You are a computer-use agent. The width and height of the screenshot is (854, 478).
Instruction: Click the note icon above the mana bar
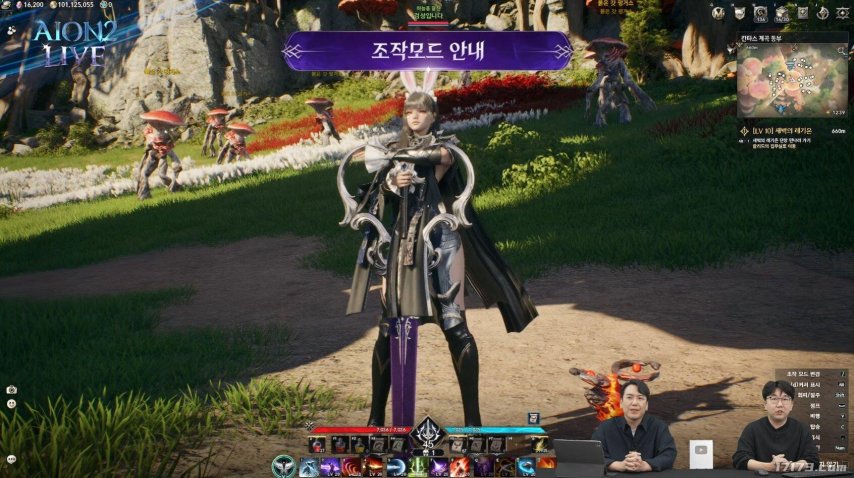click(534, 417)
